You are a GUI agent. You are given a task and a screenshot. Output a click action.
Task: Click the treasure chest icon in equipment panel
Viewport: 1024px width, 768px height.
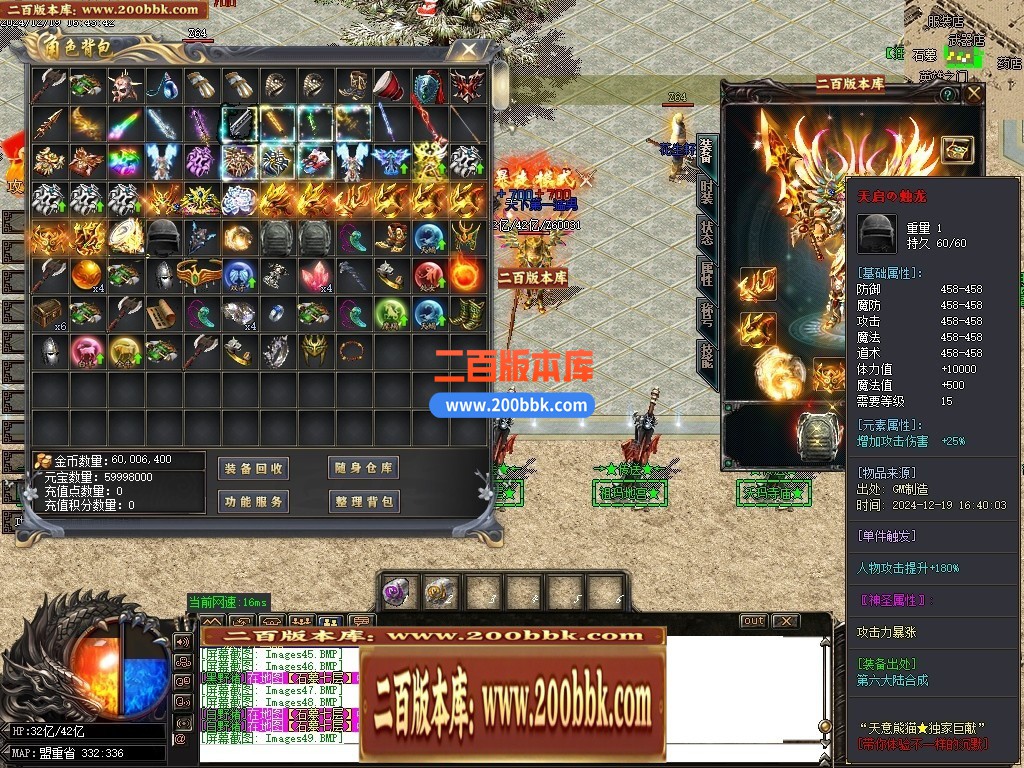[958, 149]
